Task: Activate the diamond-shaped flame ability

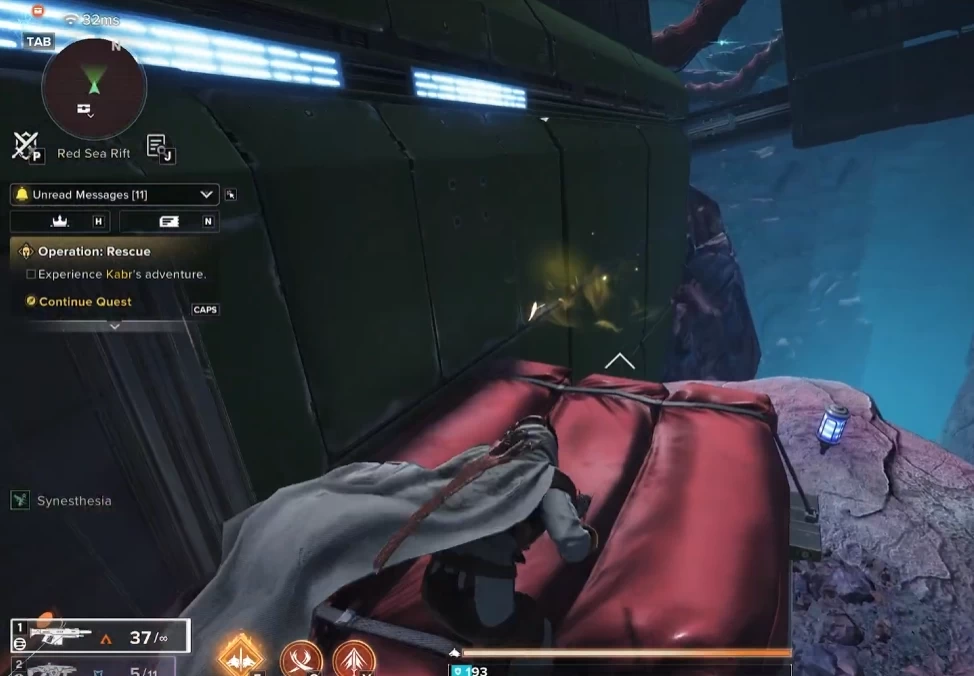Action: pyautogui.click(x=241, y=657)
